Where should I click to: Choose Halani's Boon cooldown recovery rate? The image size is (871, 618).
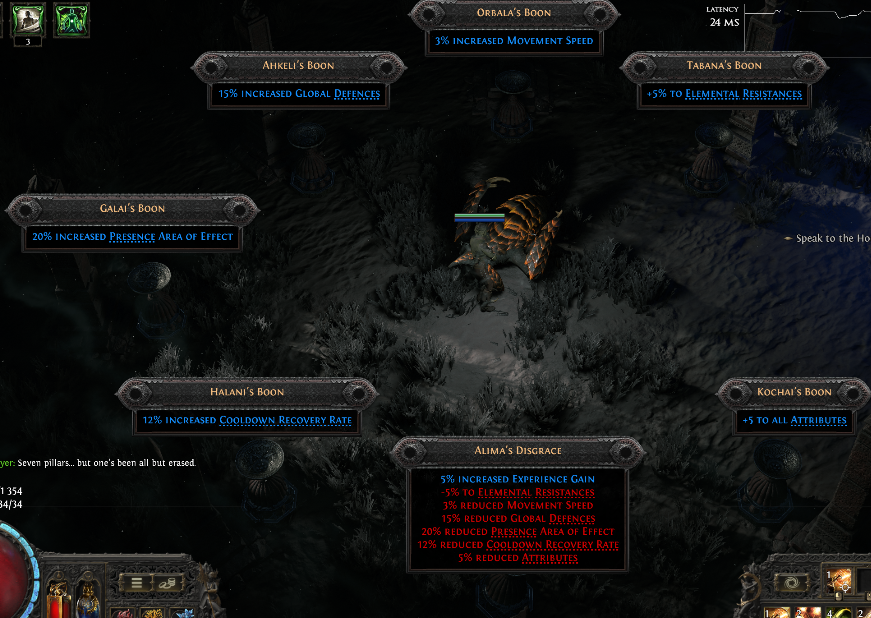pyautogui.click(x=247, y=420)
